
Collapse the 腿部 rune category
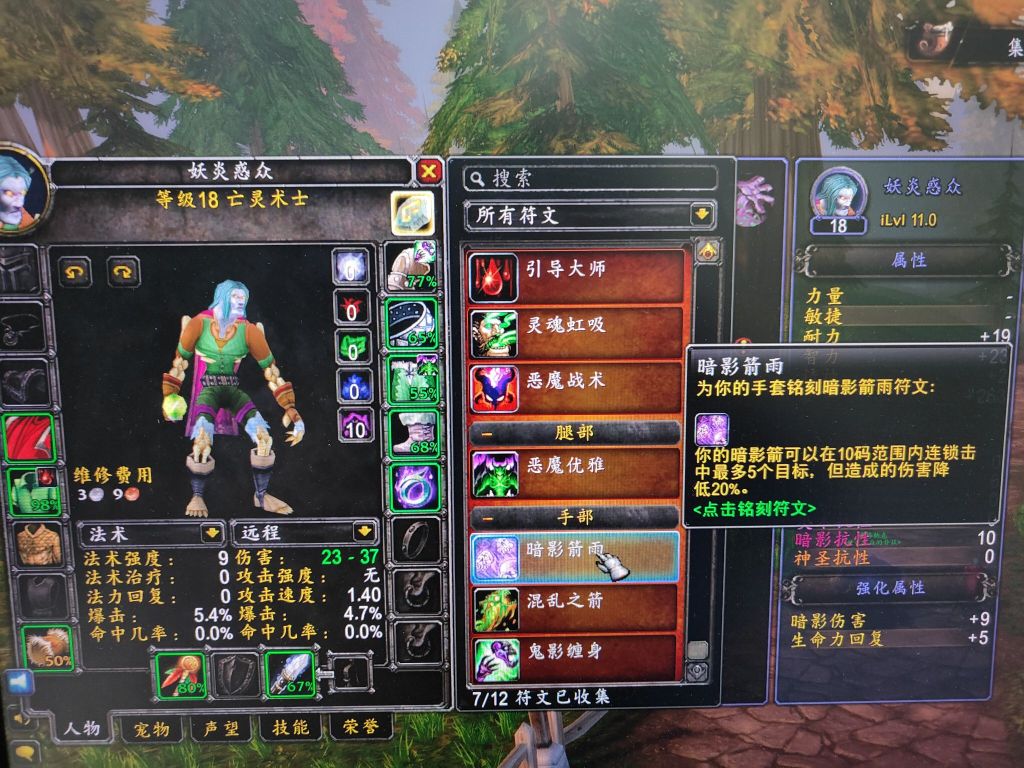click(485, 433)
